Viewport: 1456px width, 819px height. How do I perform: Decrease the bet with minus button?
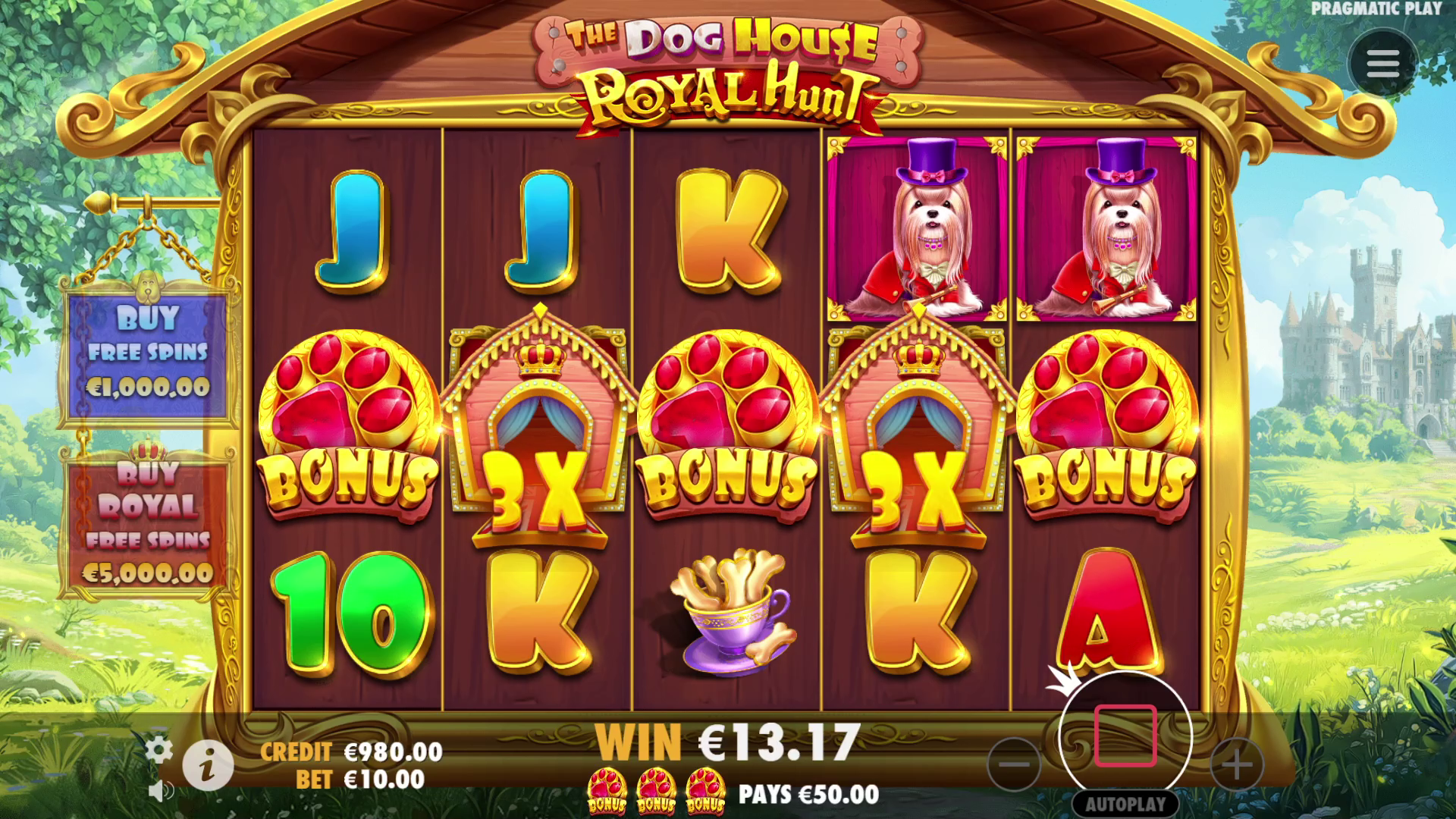1014,764
